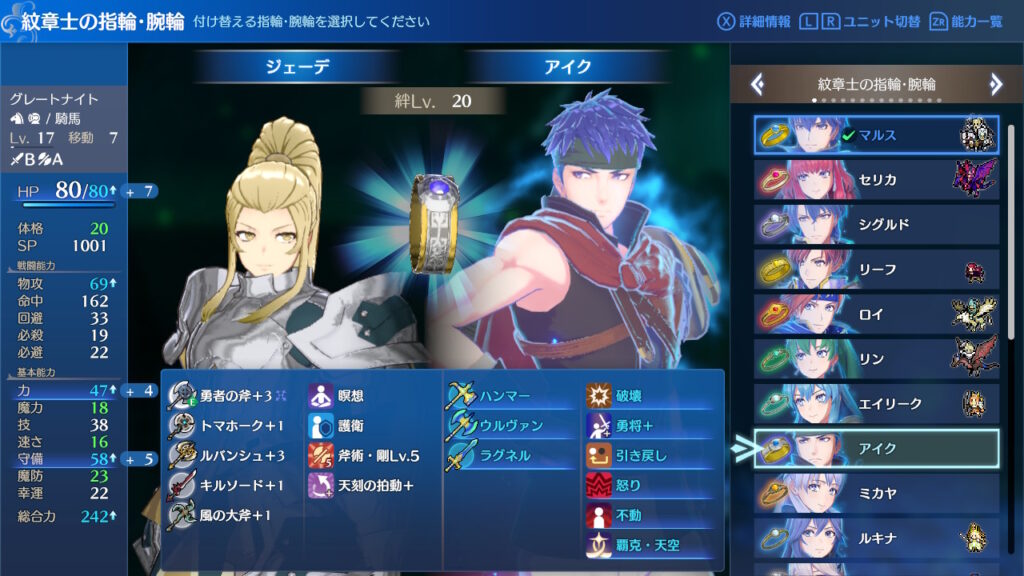Select the エイリーク ring row

(x=876, y=403)
